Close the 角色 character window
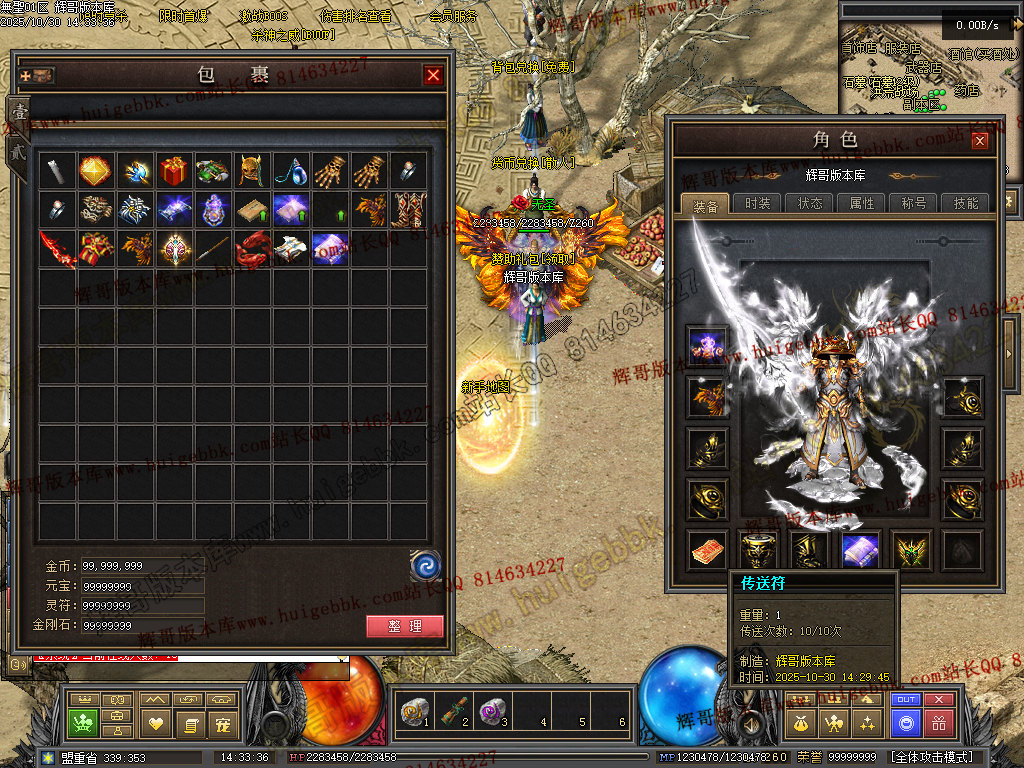 pyautogui.click(x=980, y=140)
